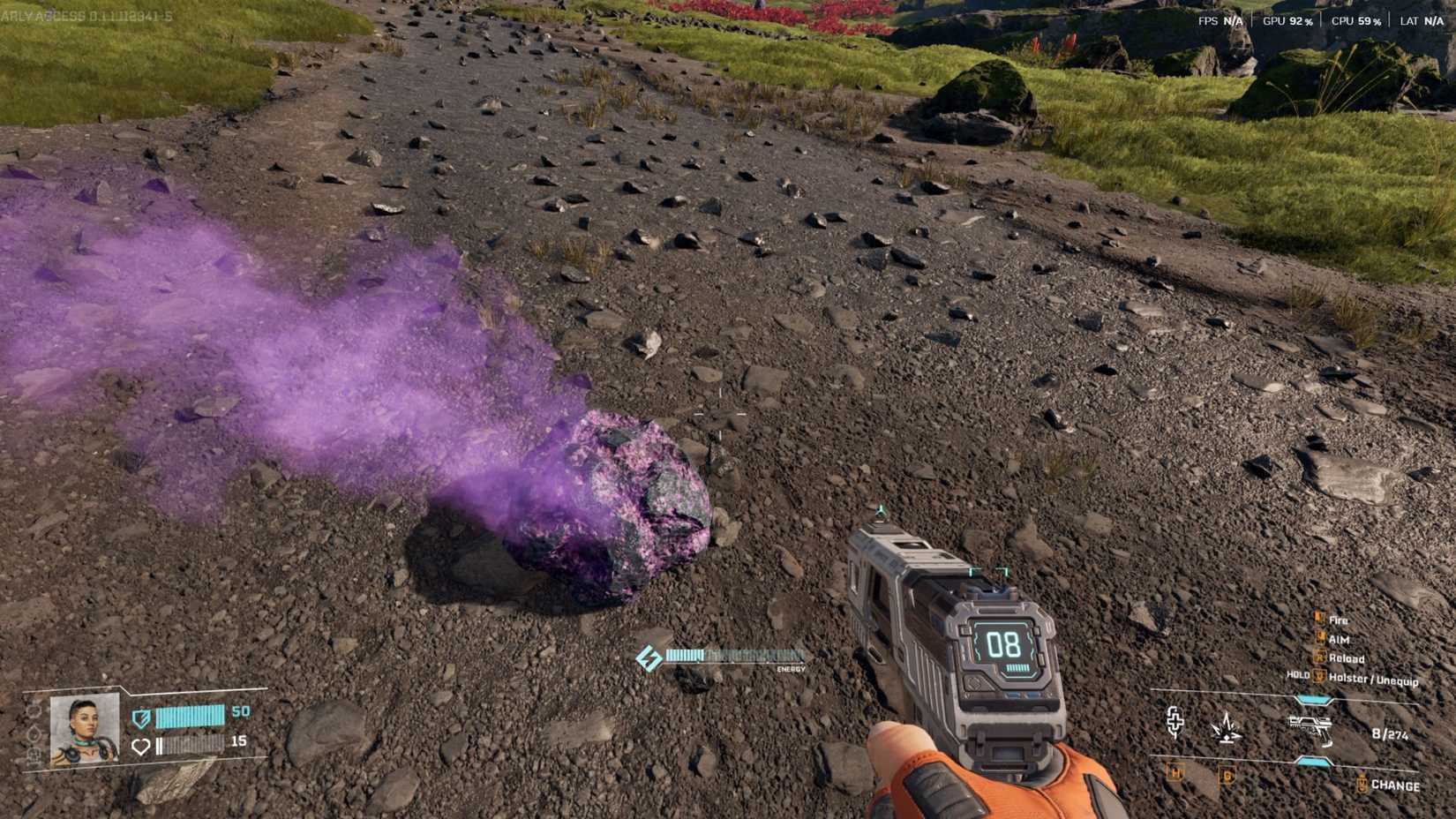Screen dimensions: 1456x819
Task: Expand the top weapon slot arrow
Action: [1312, 698]
